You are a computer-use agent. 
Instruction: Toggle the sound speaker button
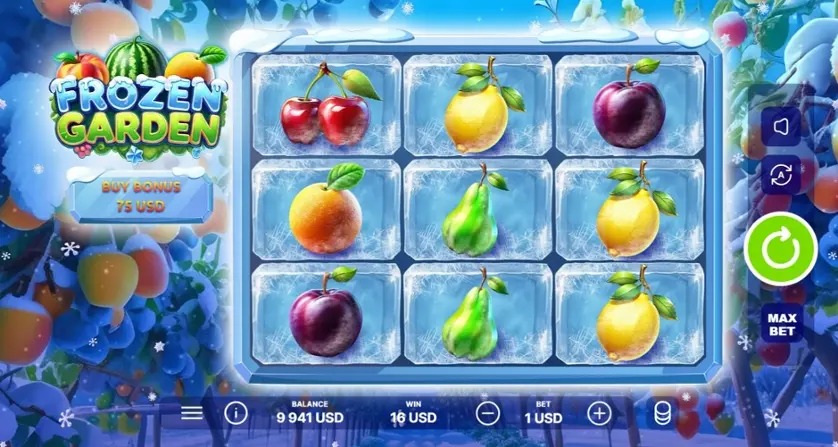[x=781, y=127]
